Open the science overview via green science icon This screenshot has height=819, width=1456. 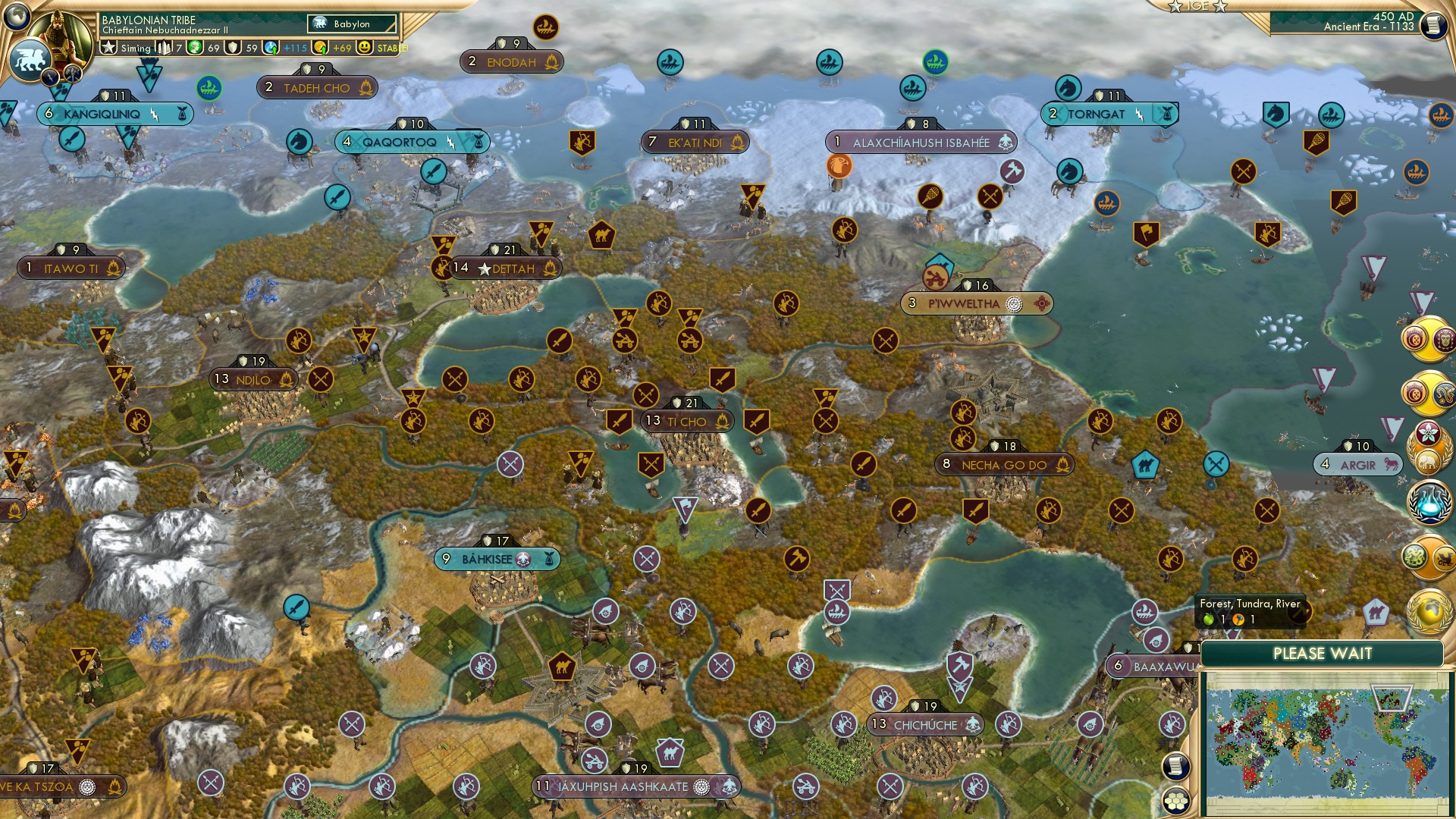(x=193, y=48)
